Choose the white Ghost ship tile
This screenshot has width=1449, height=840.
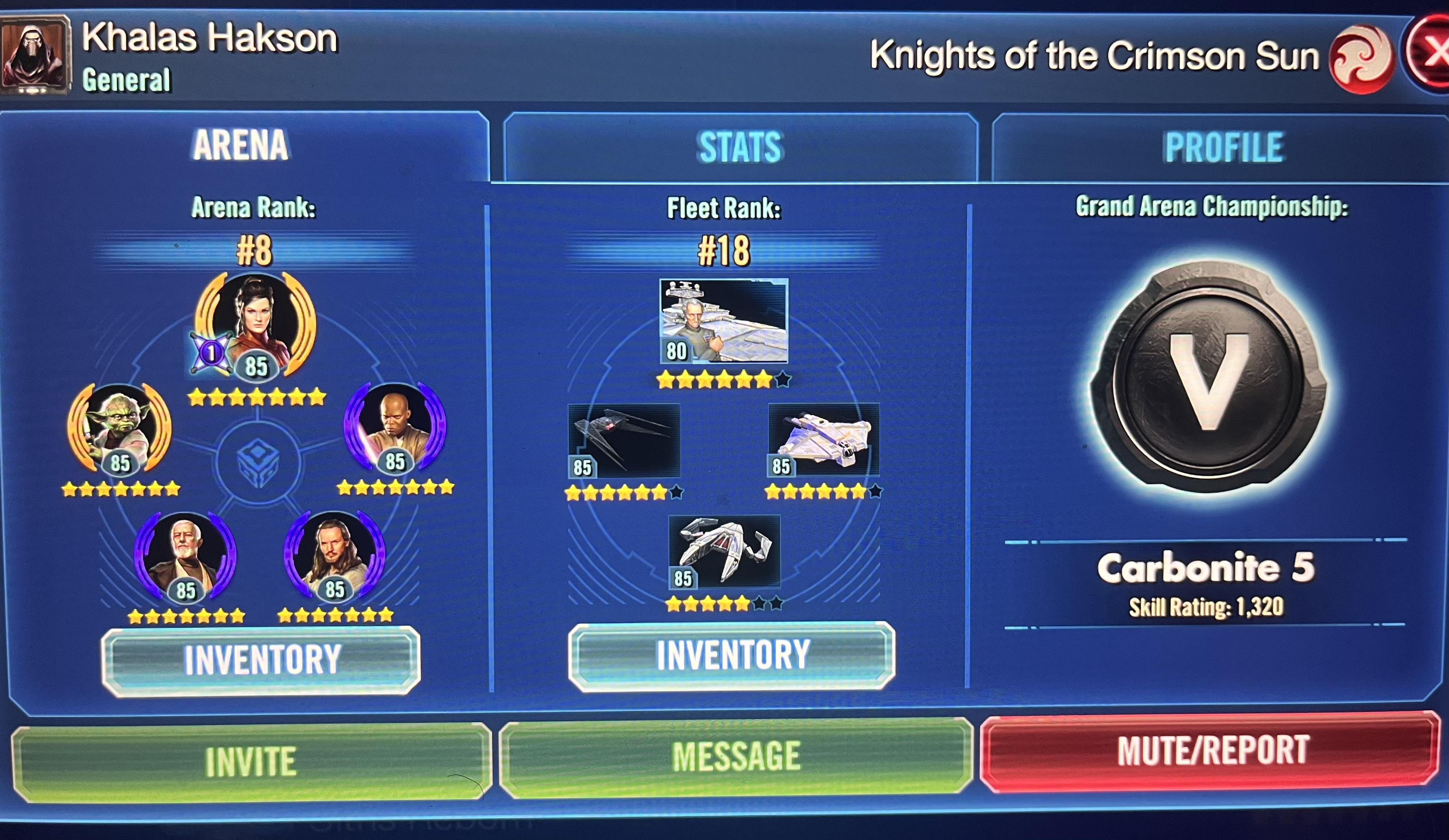[x=823, y=439]
